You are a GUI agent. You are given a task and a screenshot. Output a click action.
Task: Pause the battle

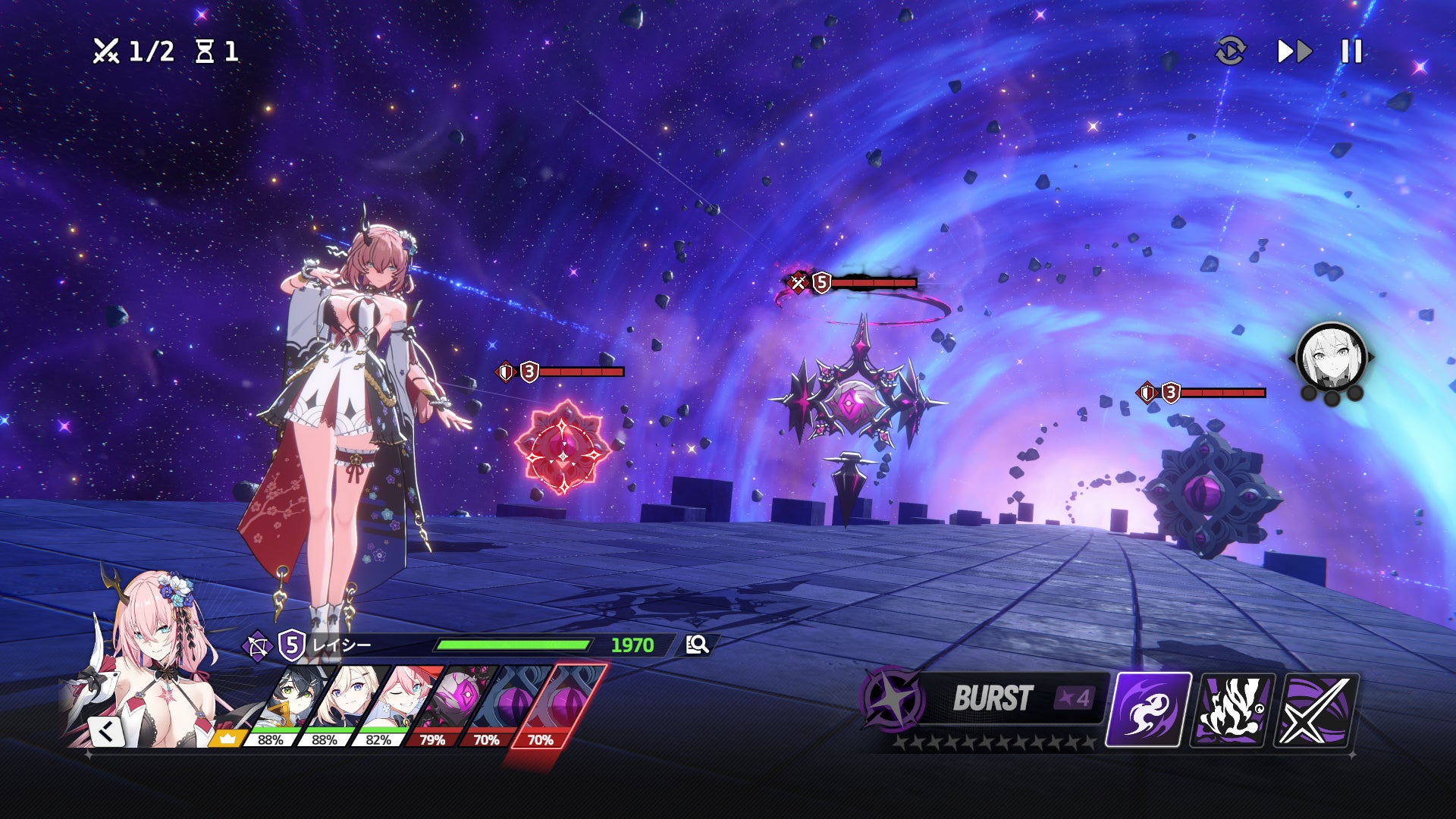(x=1351, y=52)
